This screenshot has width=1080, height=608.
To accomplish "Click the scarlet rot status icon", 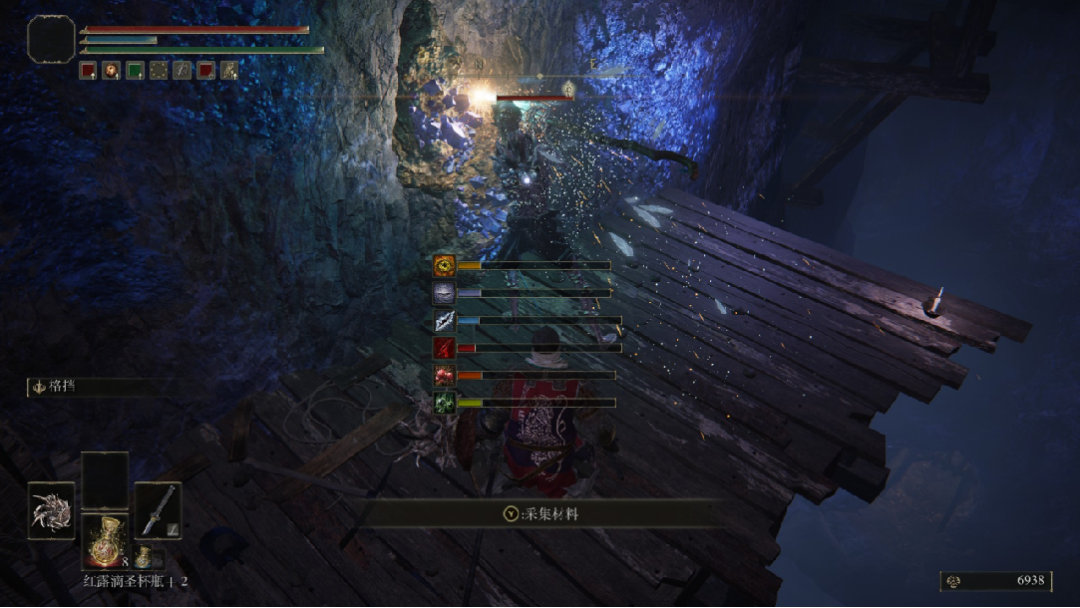I will coord(444,375).
